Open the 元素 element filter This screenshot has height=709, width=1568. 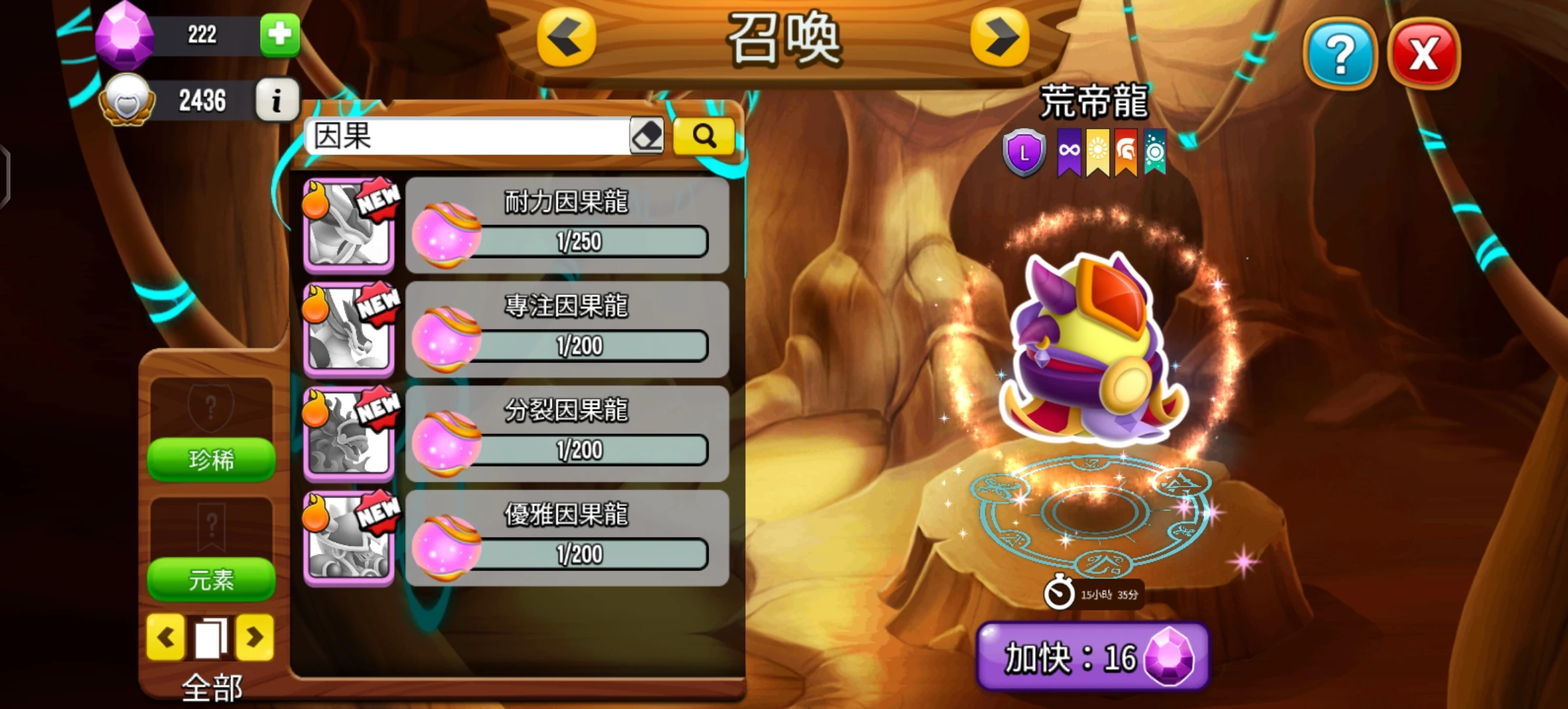point(211,580)
